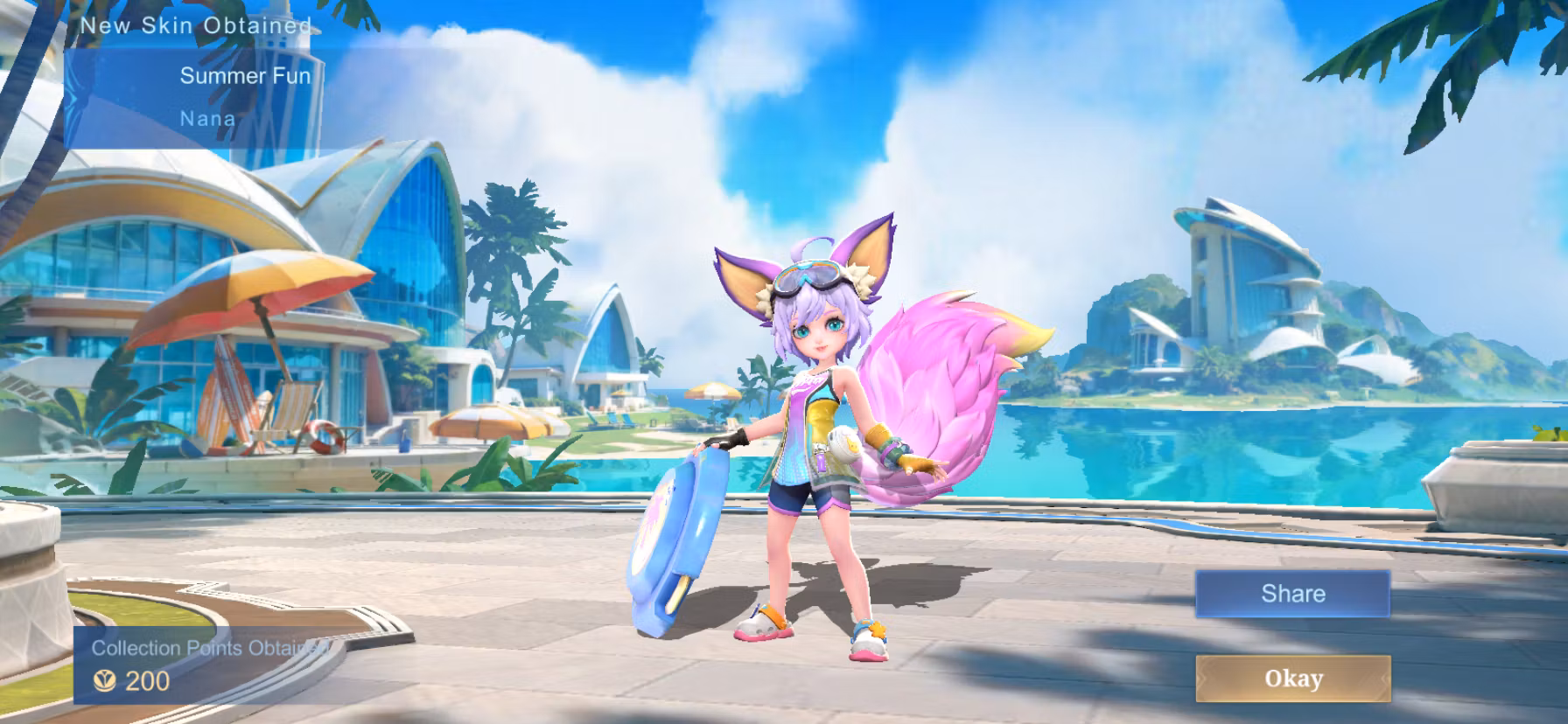The height and width of the screenshot is (724, 1568).
Task: Confirm with the Okay button
Action: 1292,678
